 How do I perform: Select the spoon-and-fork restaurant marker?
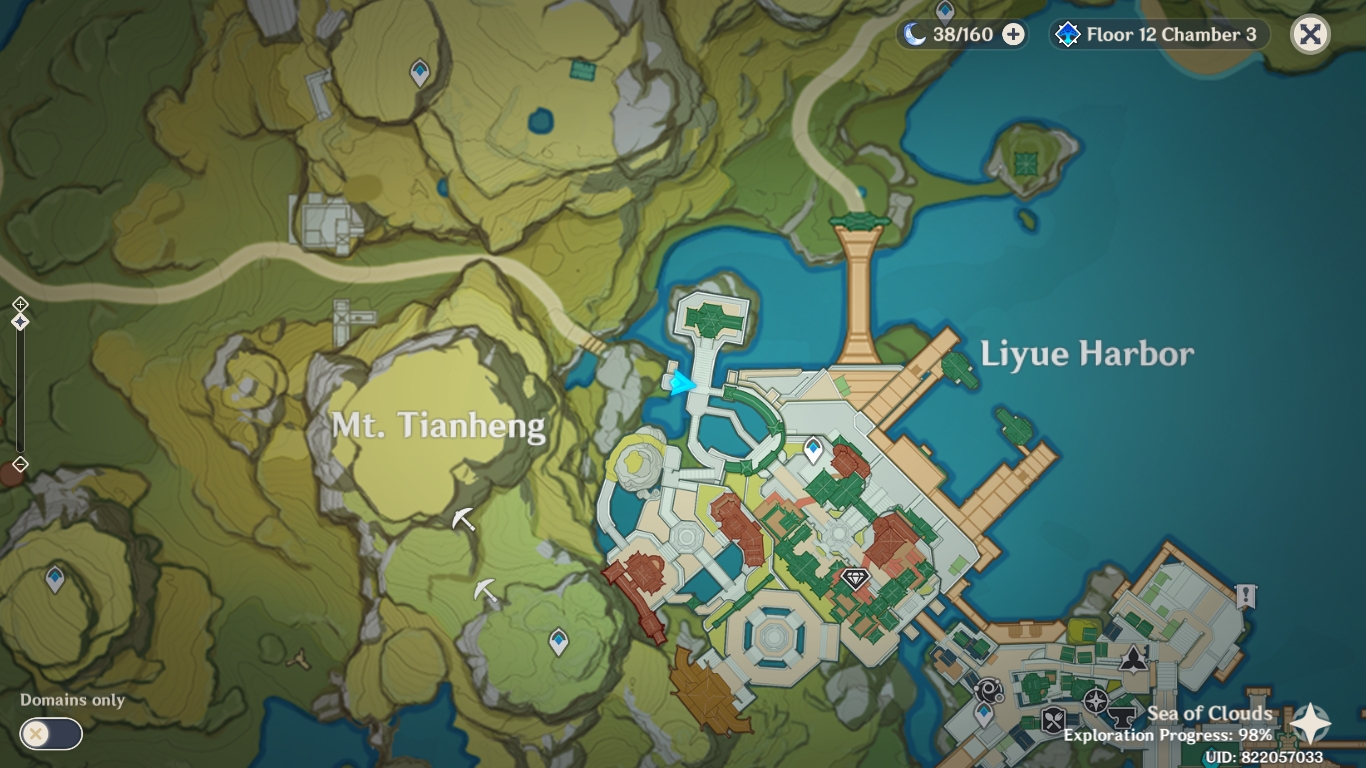click(1051, 719)
